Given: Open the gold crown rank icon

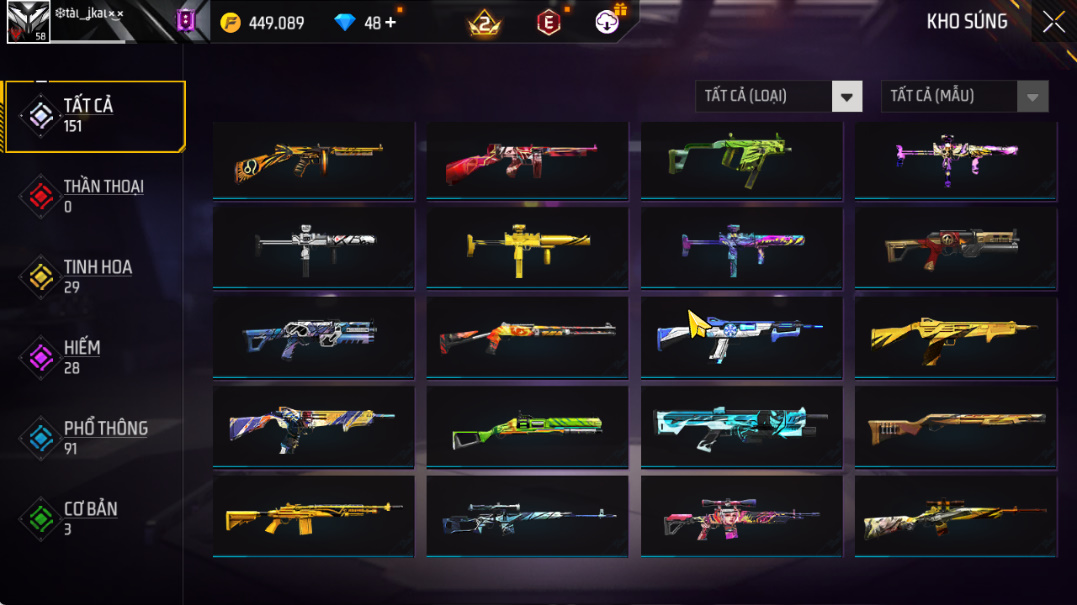Looking at the screenshot, I should click(484, 23).
